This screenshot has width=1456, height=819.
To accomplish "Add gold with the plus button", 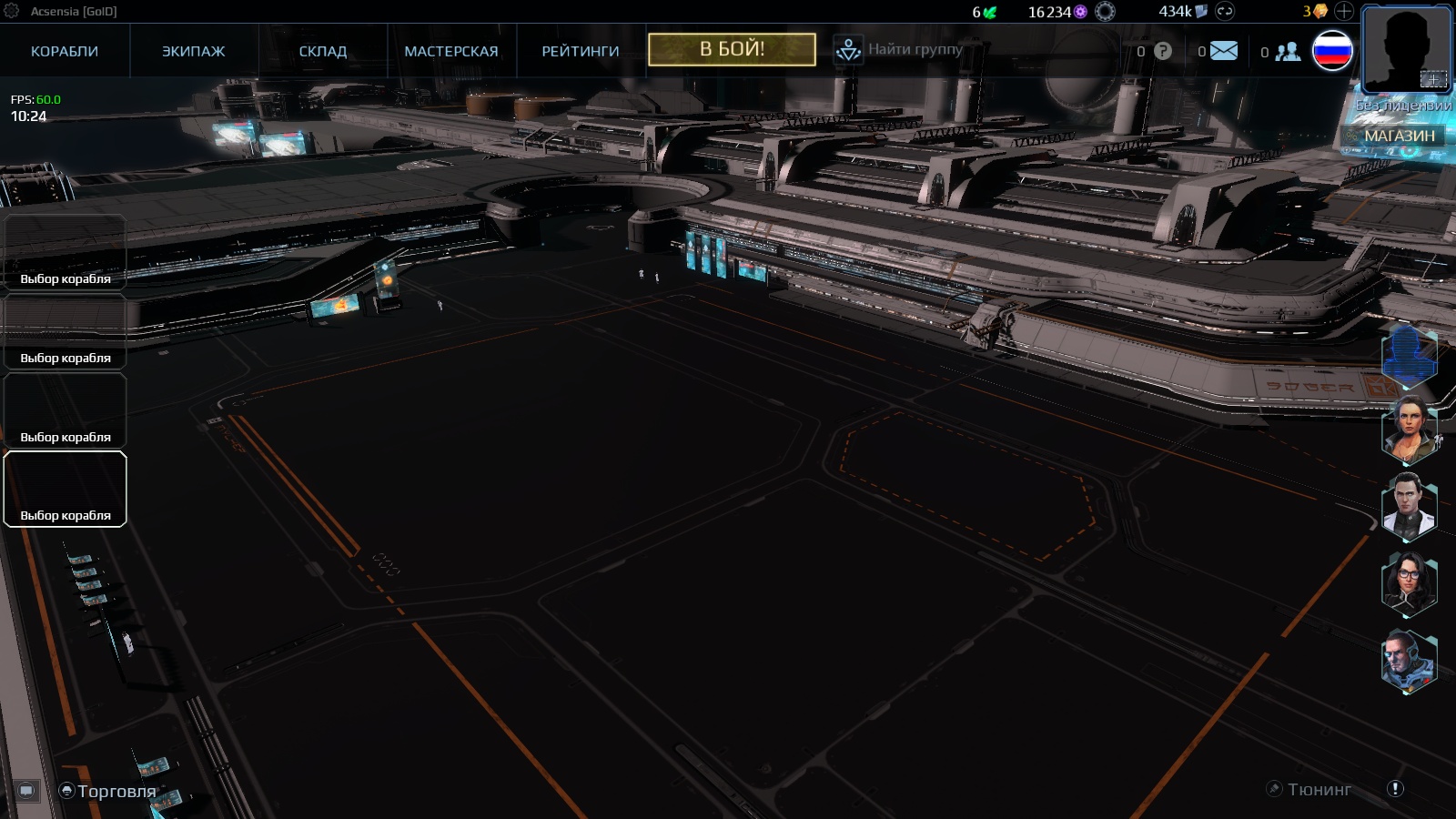I will tap(1344, 12).
